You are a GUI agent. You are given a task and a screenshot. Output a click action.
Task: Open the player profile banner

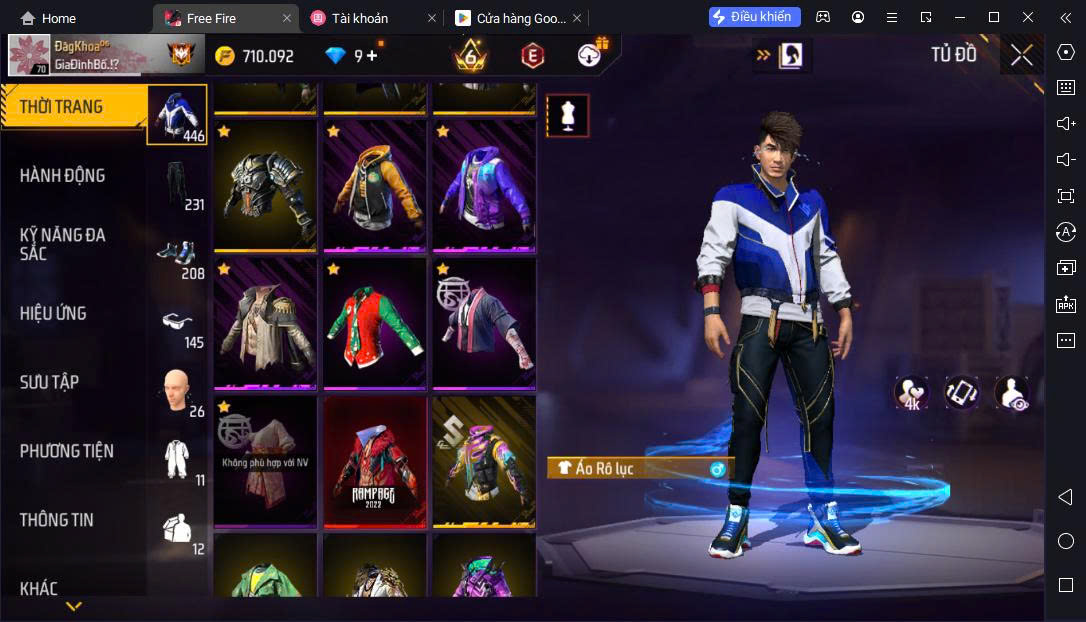pyautogui.click(x=105, y=55)
